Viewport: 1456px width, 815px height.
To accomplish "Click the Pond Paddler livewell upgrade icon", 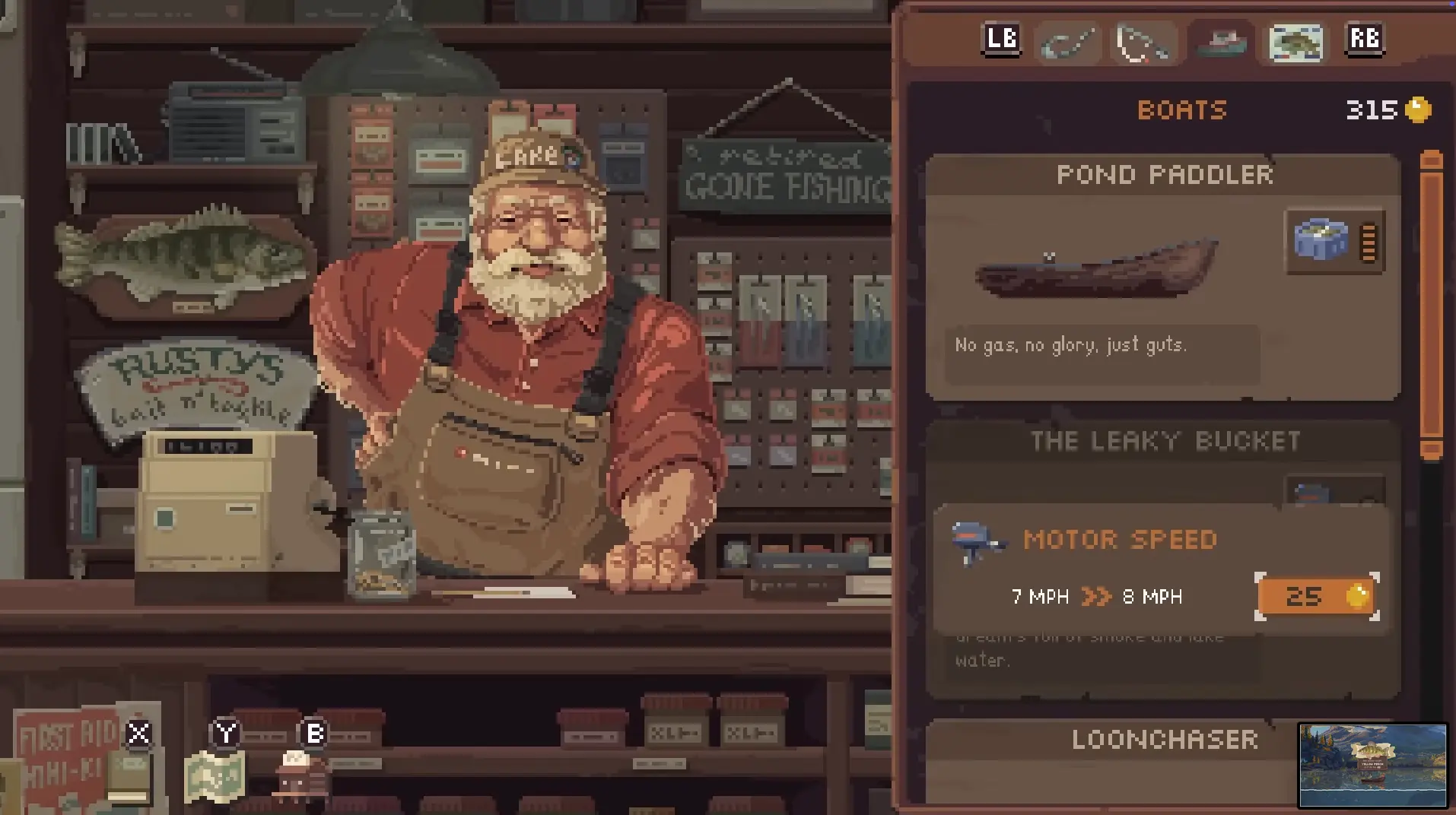I will (1334, 242).
